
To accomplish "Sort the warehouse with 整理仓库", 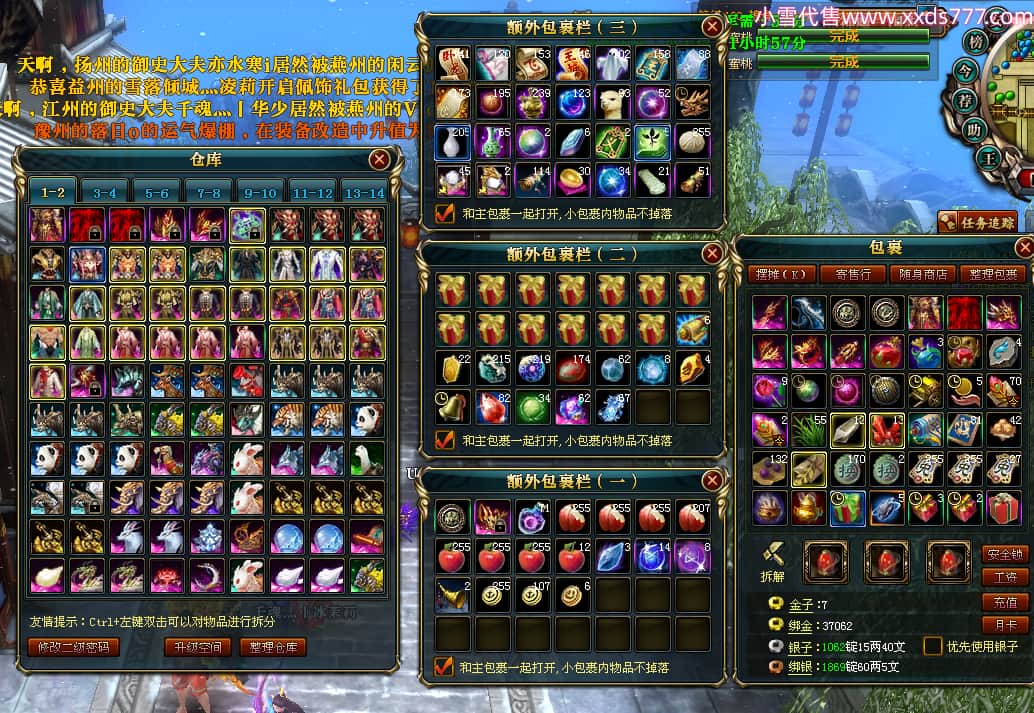I will pyautogui.click(x=272, y=647).
